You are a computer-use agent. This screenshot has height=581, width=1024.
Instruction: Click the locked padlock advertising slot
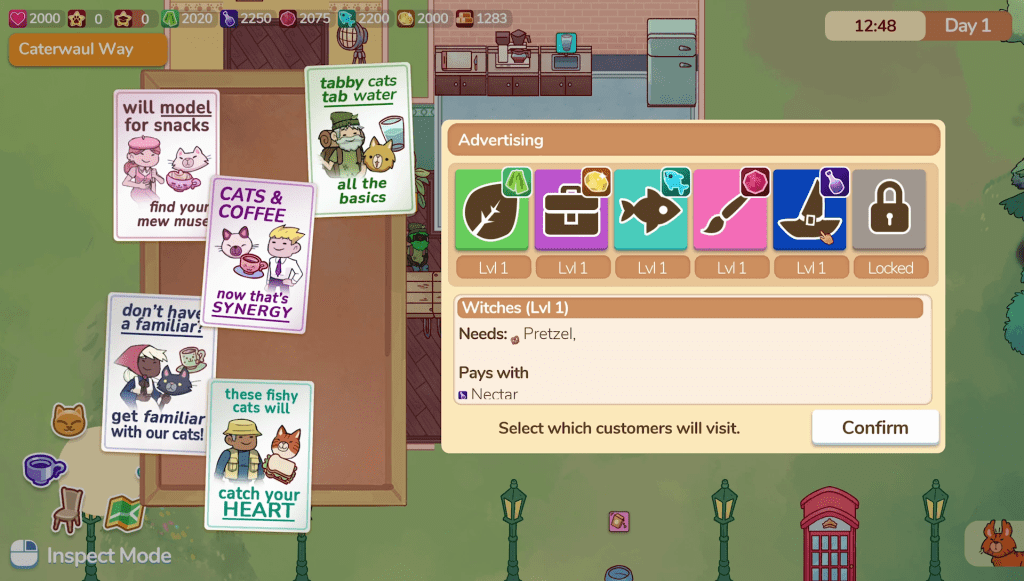(x=890, y=210)
